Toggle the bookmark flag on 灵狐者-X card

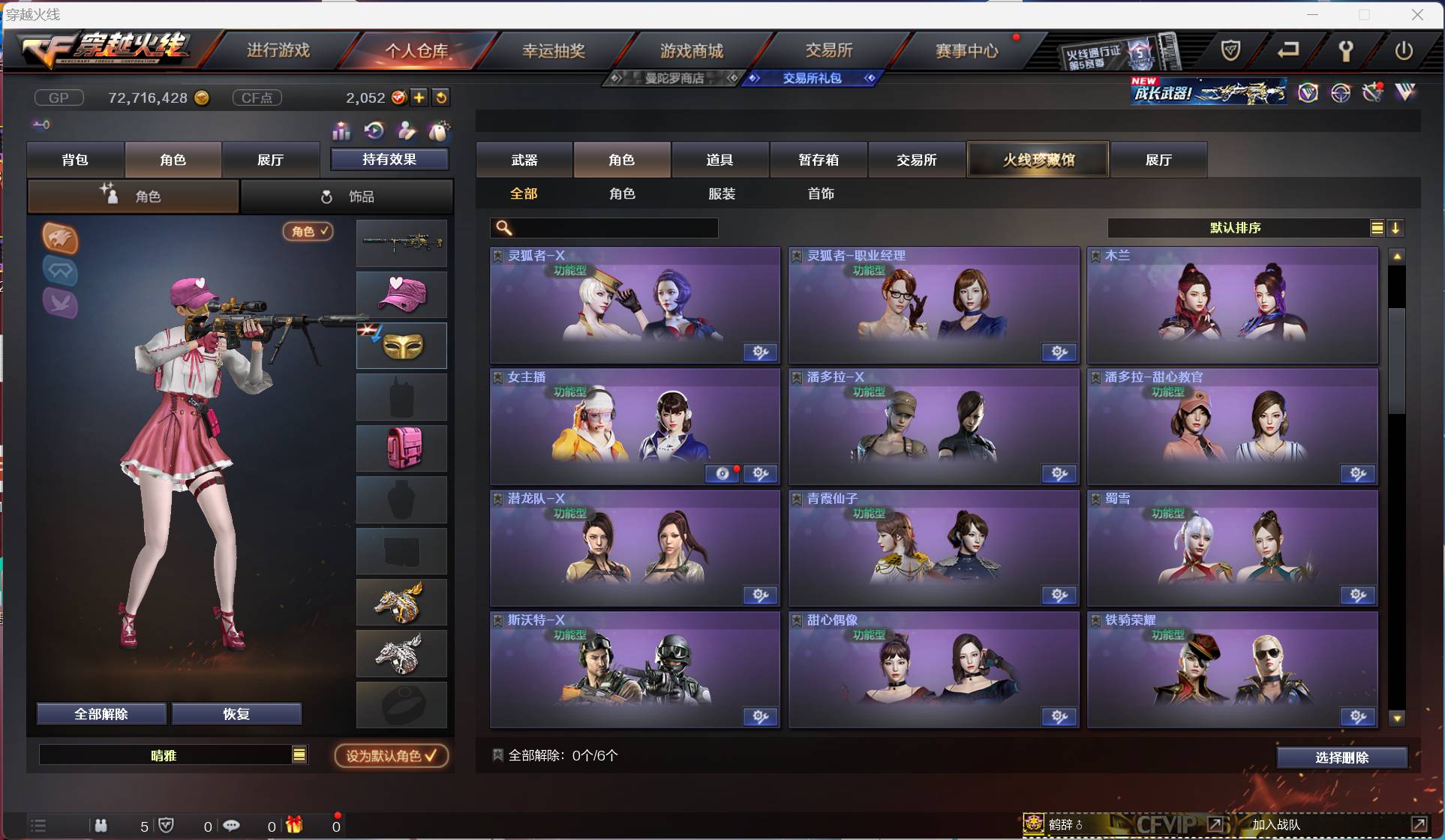tap(497, 255)
